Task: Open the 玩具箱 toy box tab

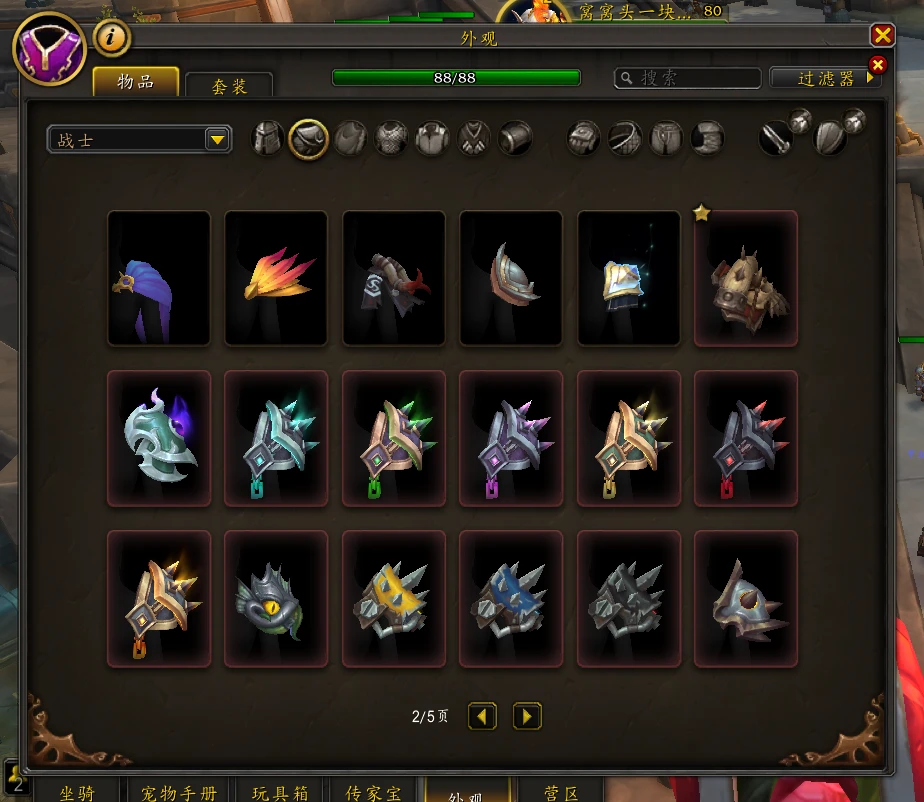Action: [281, 793]
